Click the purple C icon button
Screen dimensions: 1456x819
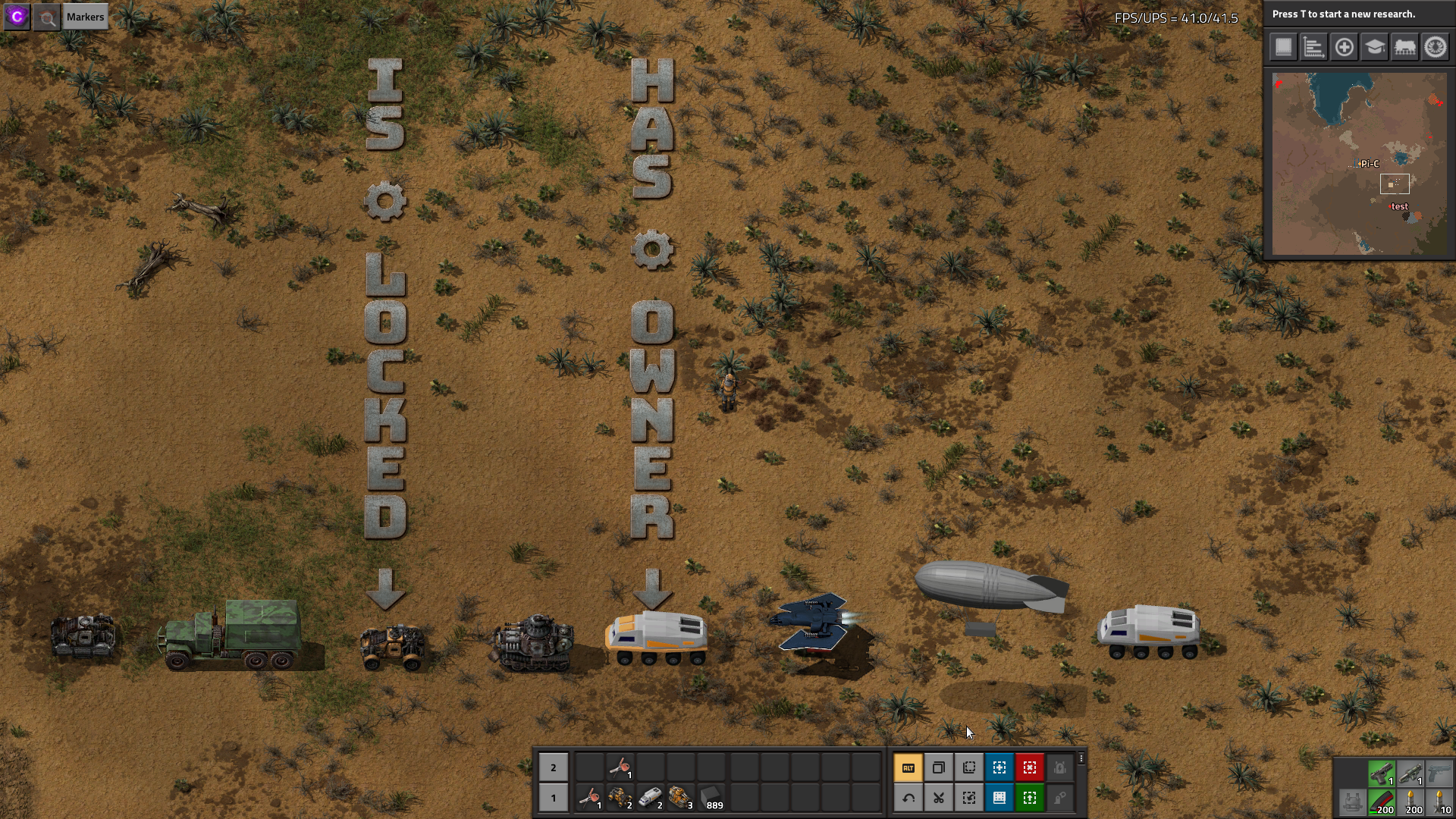coord(17,17)
